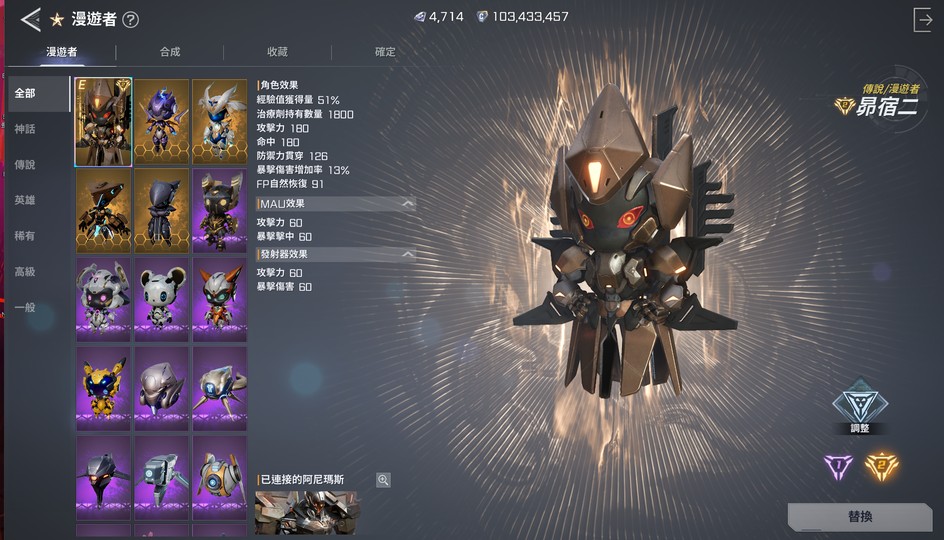Select the 確定 tab

385,52
